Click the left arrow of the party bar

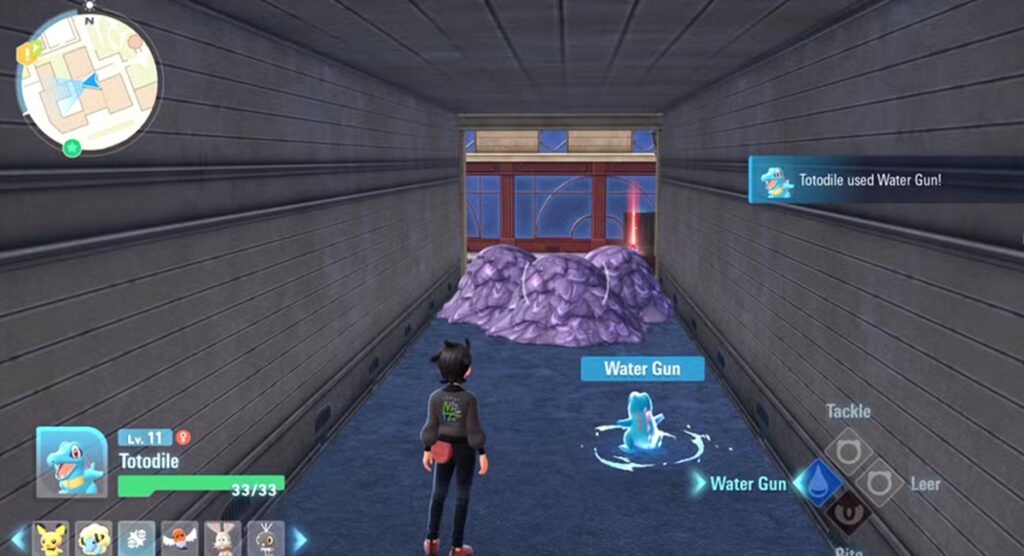[x=17, y=539]
